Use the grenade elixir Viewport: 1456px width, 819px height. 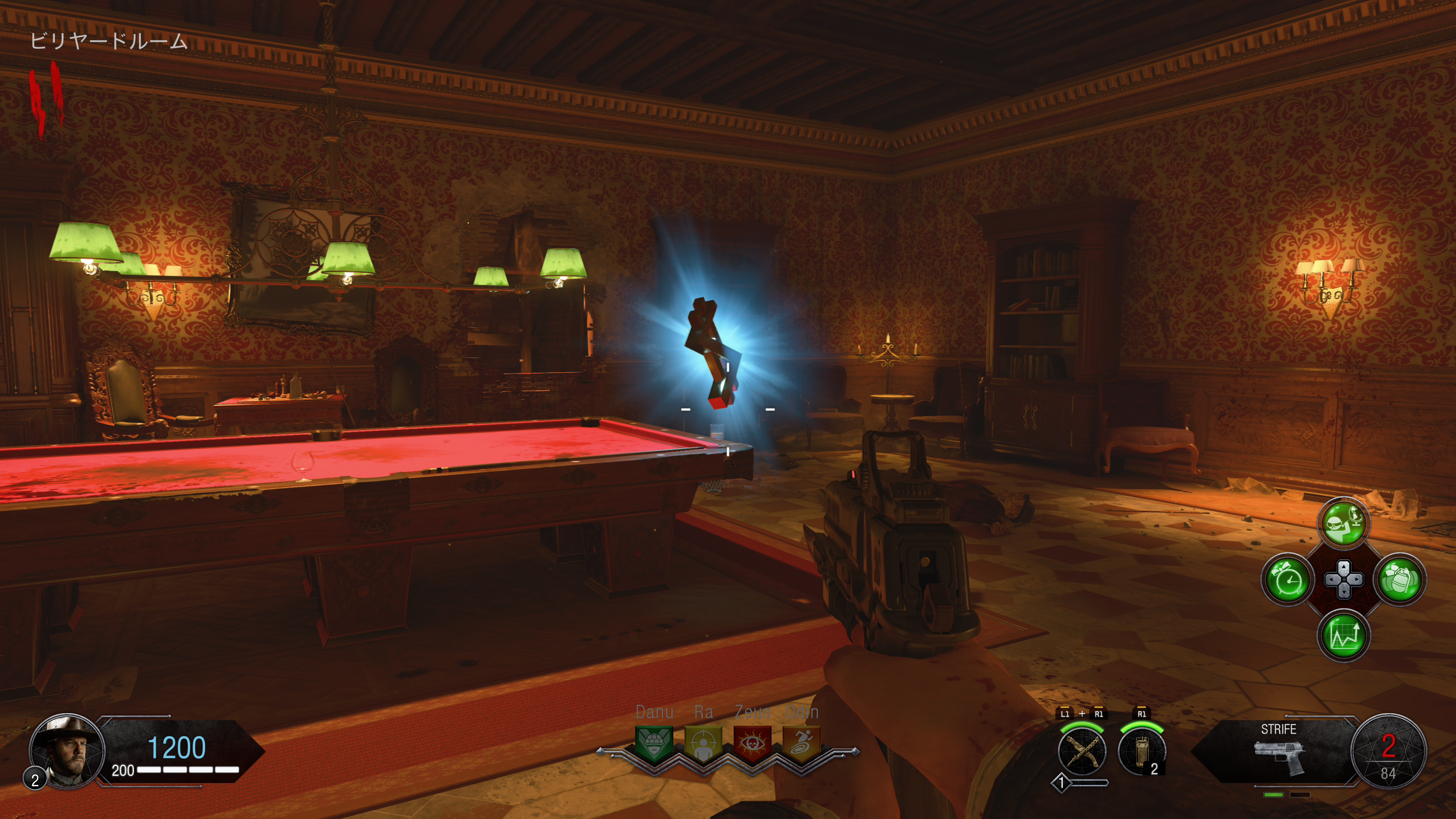(x=1400, y=579)
